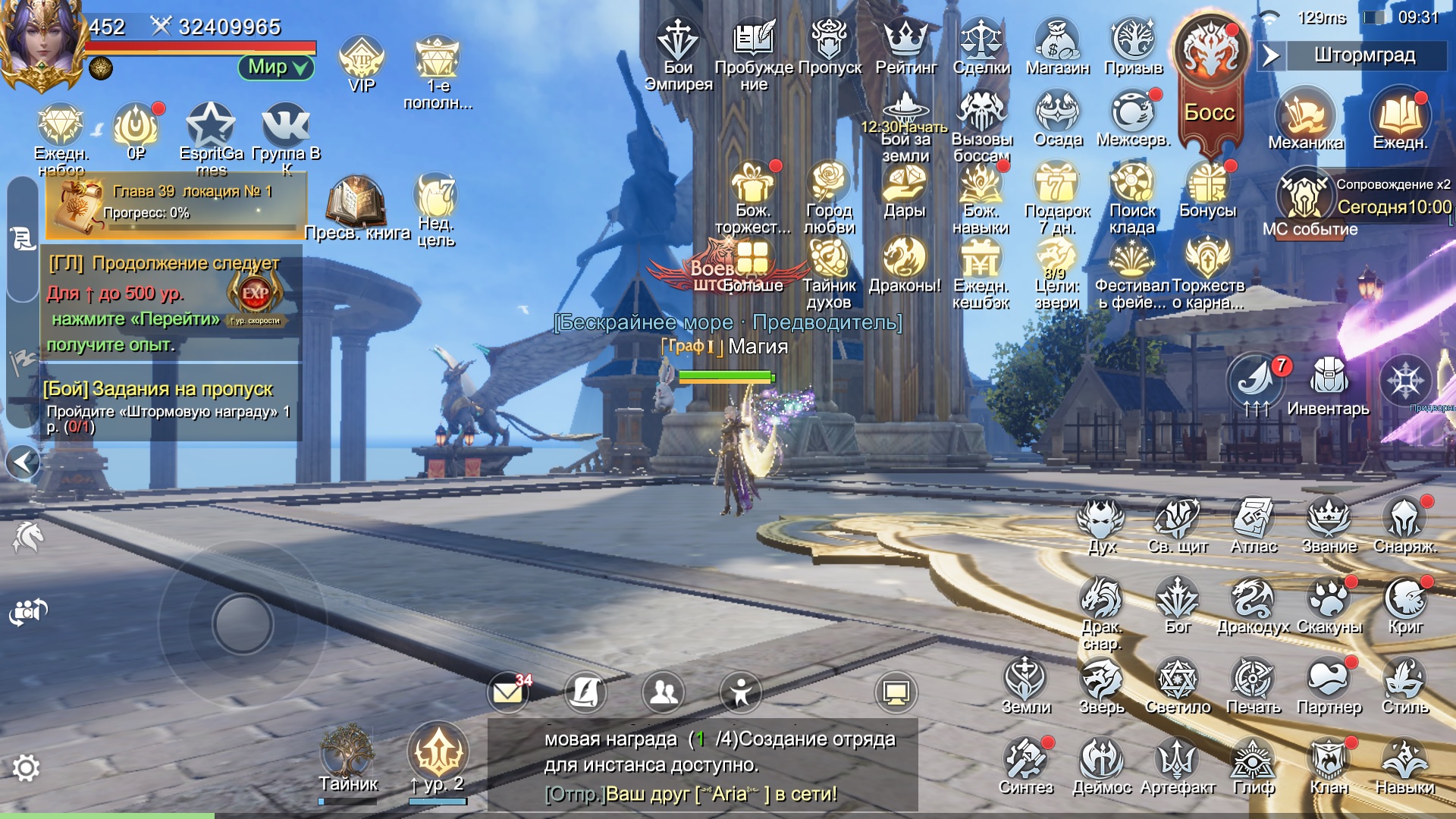Open the gear settings icon
The image size is (1456, 819).
[x=26, y=768]
